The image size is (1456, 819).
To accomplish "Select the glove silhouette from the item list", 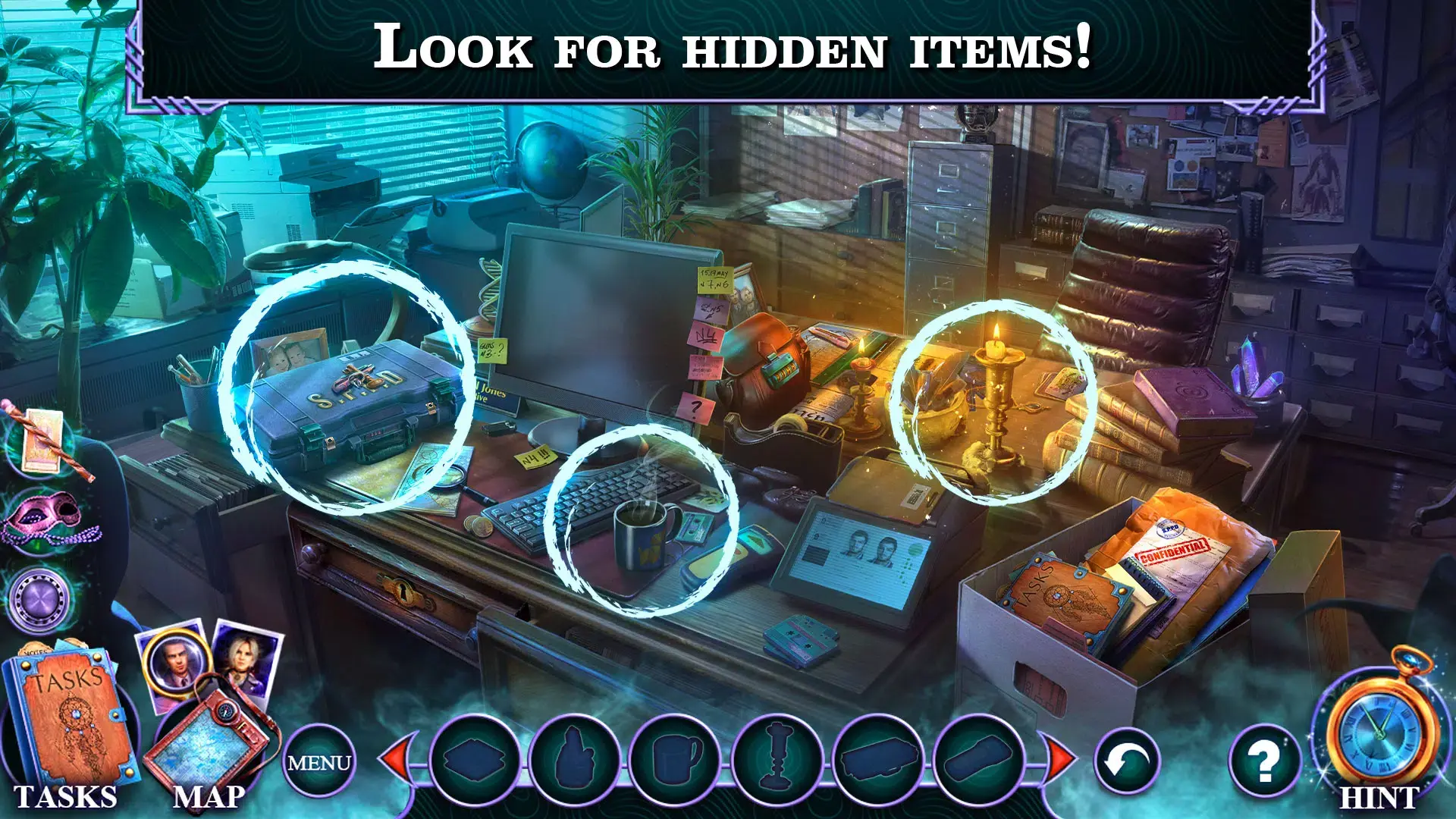I will (576, 758).
